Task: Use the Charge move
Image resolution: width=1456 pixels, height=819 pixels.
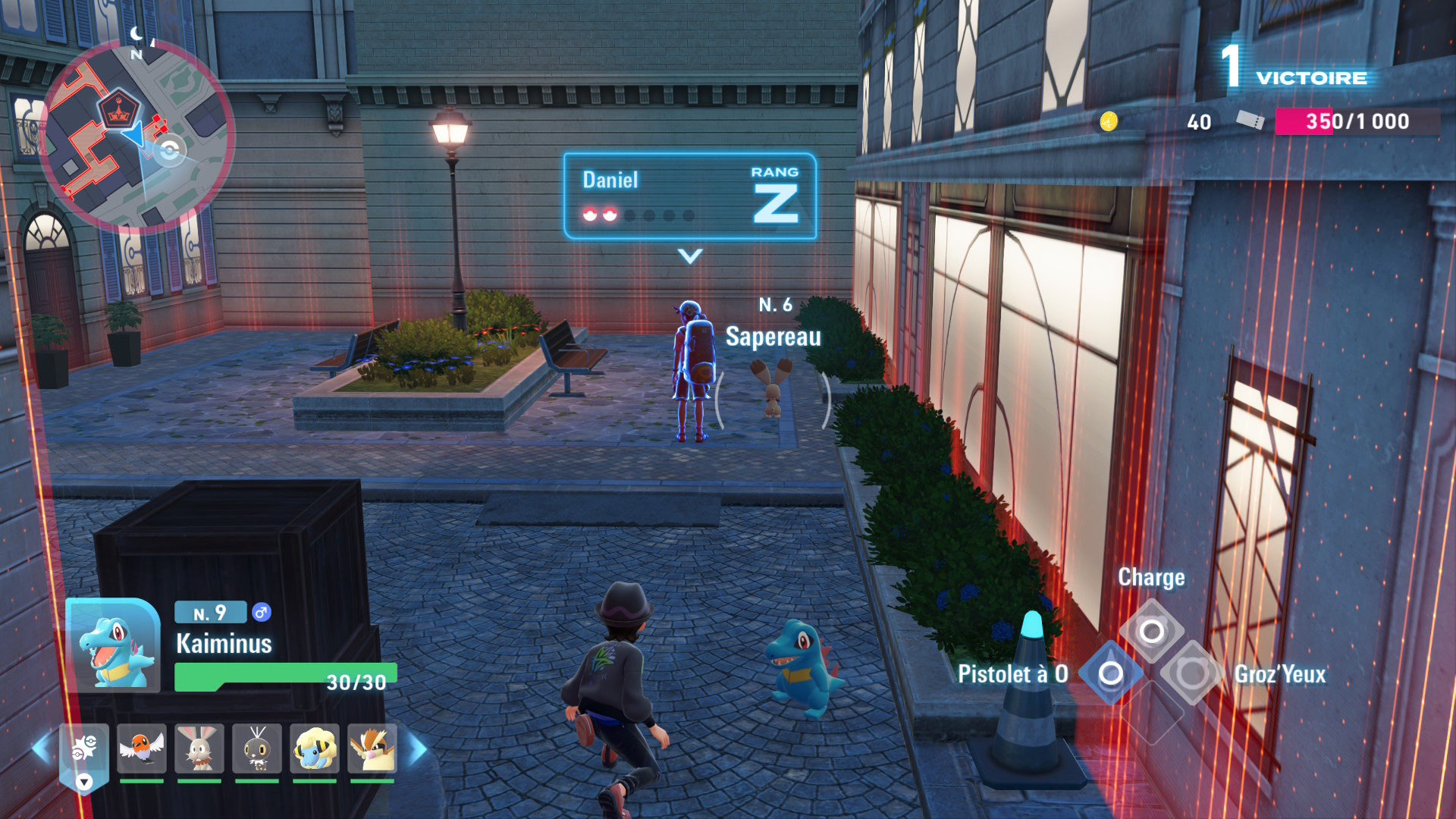Action: 1151,631
